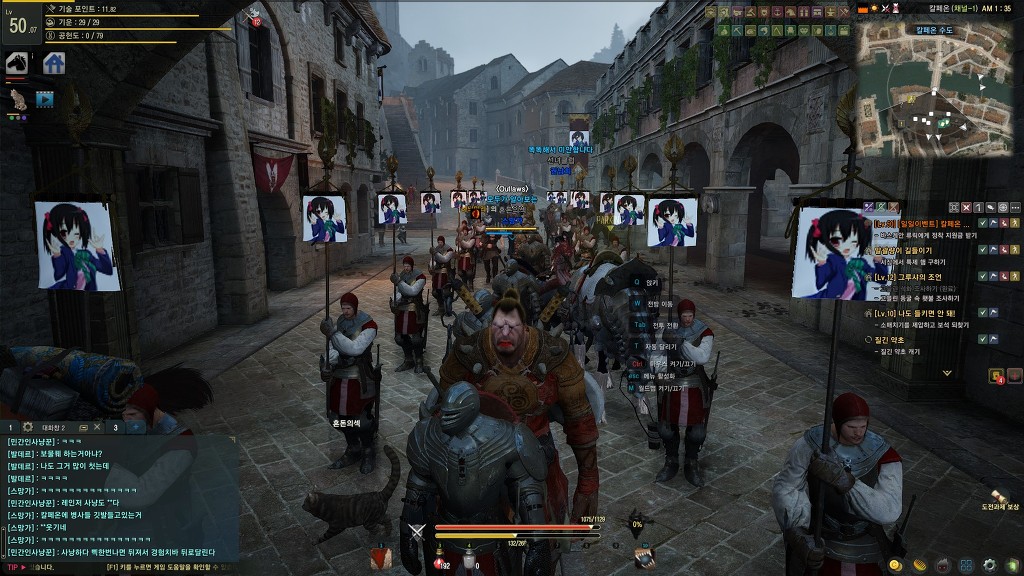Open the gold coin shop icon
Screen dimensions: 1024x576
tap(895, 565)
